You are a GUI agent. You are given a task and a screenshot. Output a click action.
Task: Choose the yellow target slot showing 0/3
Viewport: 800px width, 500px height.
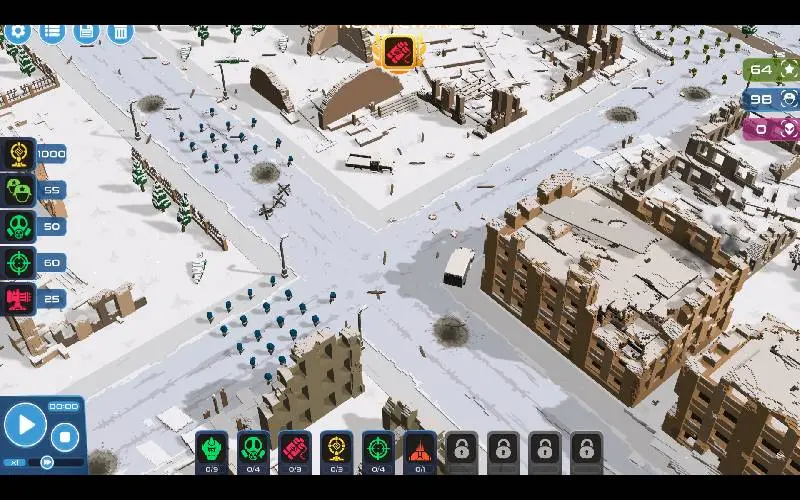[337, 451]
